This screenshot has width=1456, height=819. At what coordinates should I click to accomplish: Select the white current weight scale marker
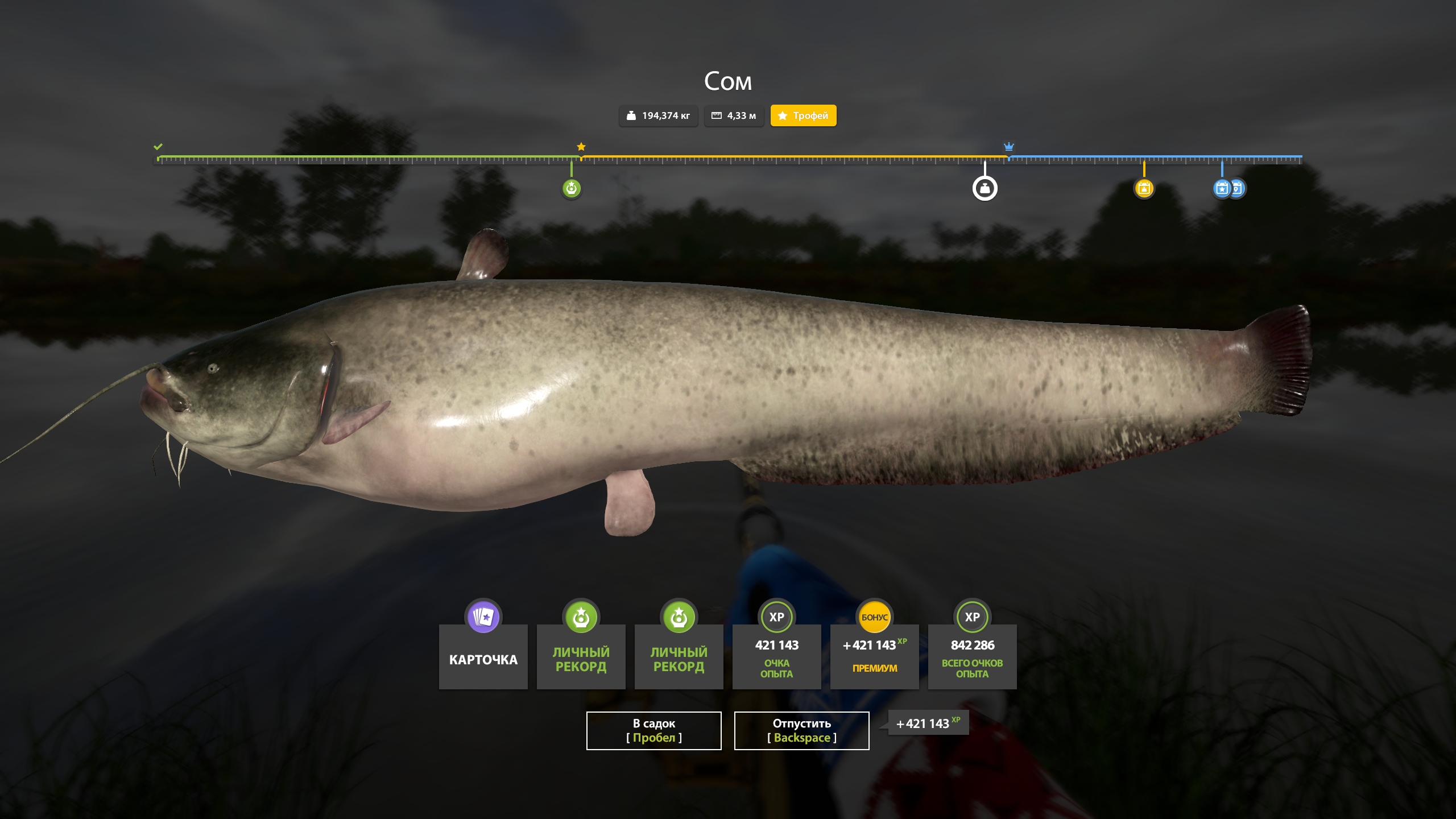[985, 188]
